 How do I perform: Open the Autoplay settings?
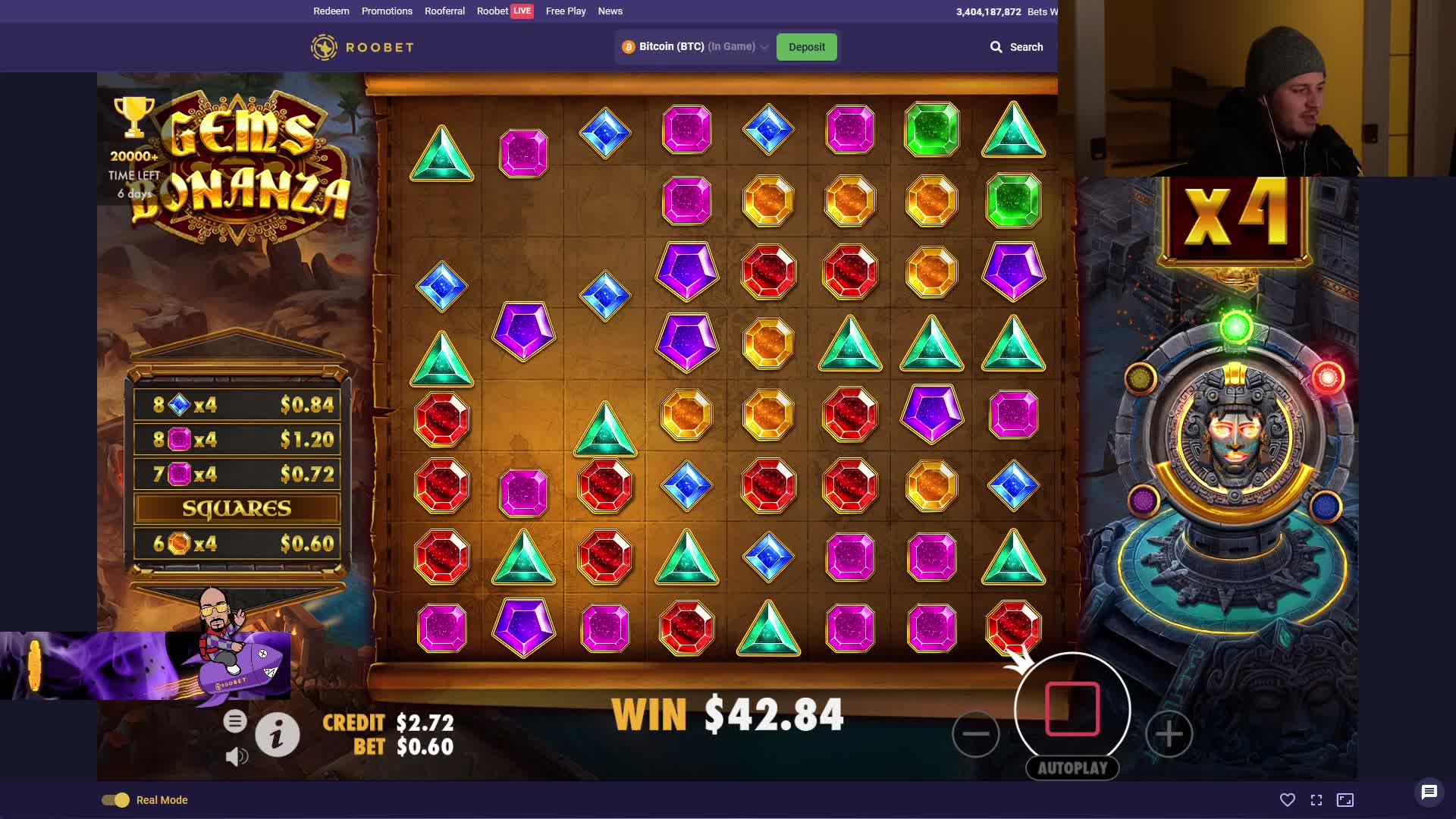(1072, 768)
